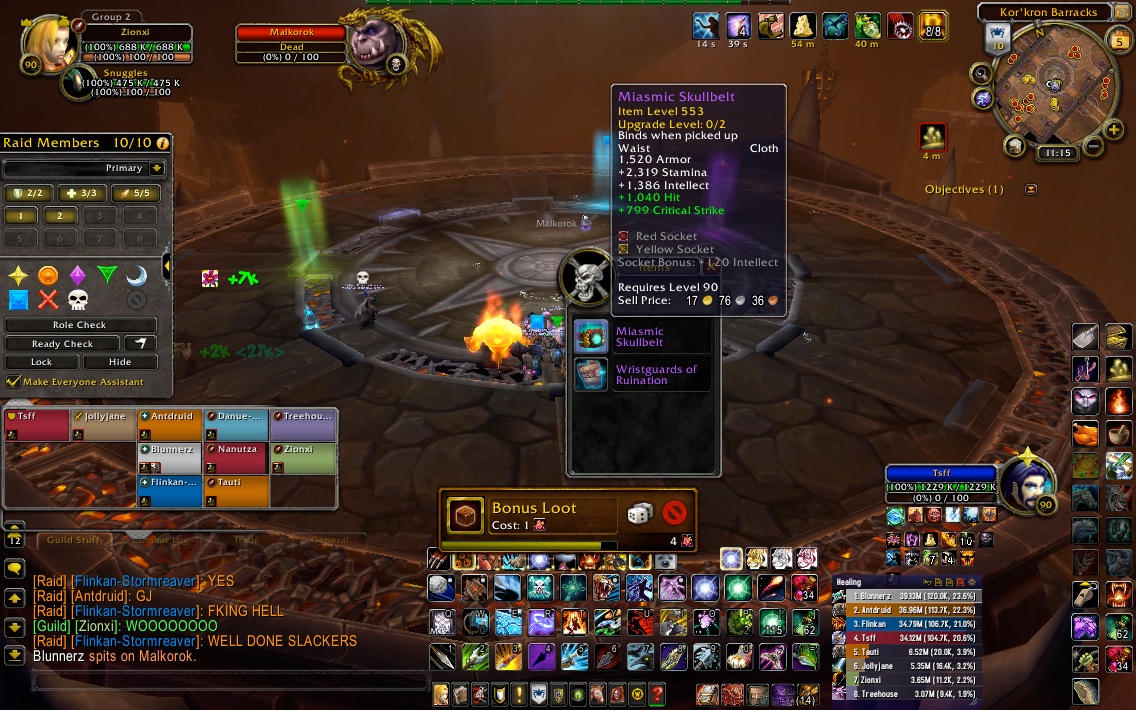Lock the raid frames
Image resolution: width=1136 pixels, height=710 pixels.
pos(42,362)
